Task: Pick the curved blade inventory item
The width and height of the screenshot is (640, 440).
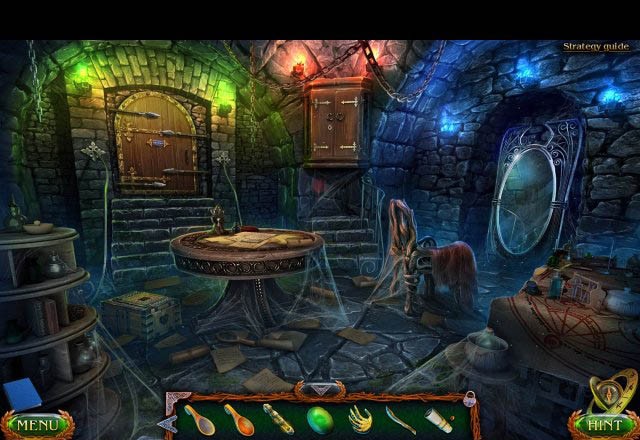Action: point(400,419)
